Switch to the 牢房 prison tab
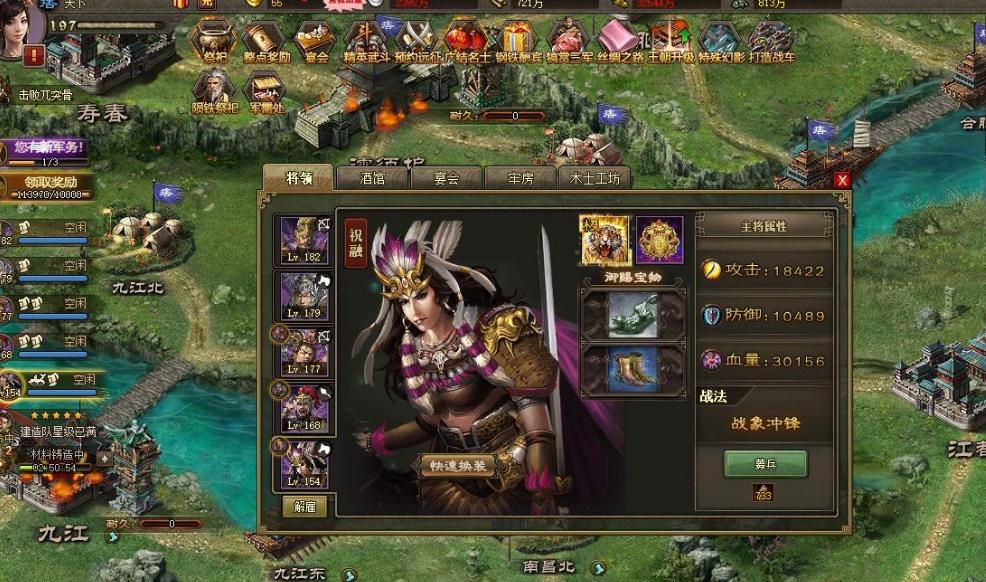The width and height of the screenshot is (986, 582). coord(521,179)
